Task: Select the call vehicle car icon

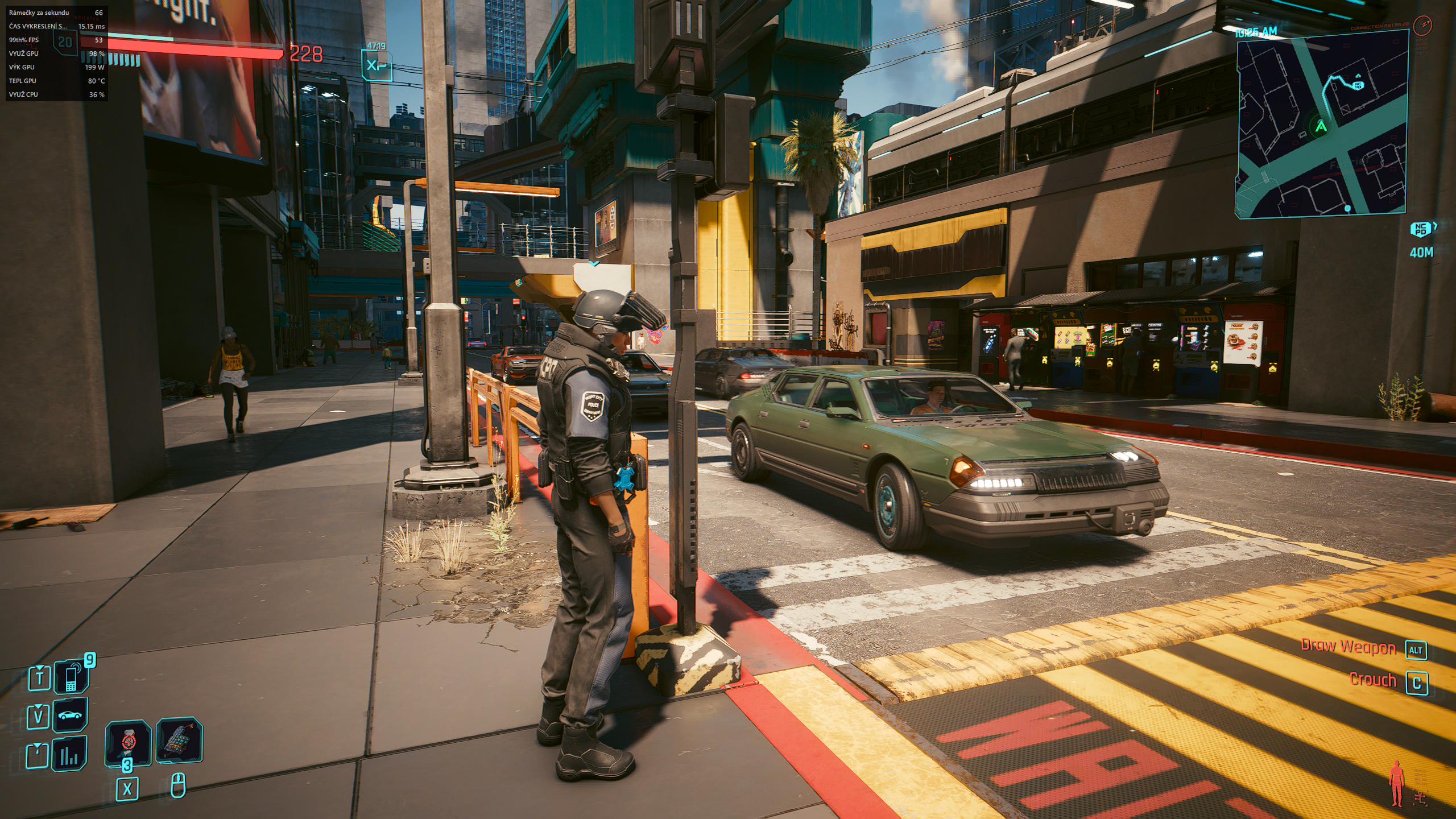Action: click(70, 715)
